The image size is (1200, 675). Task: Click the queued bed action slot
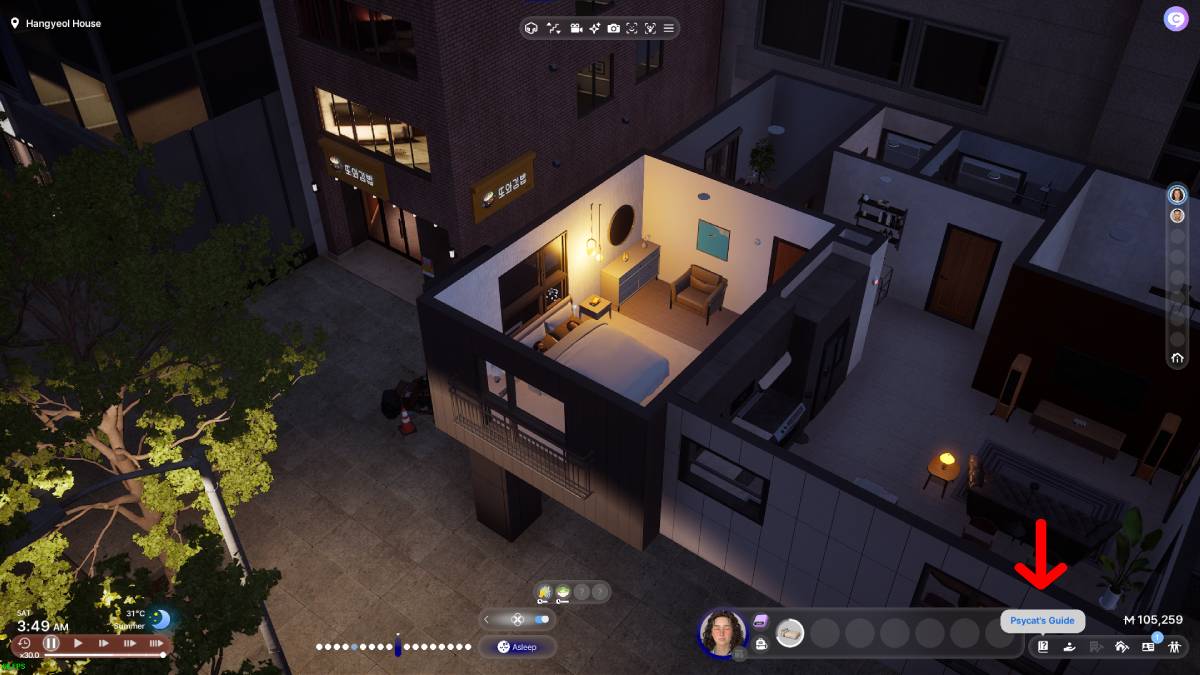(x=790, y=633)
